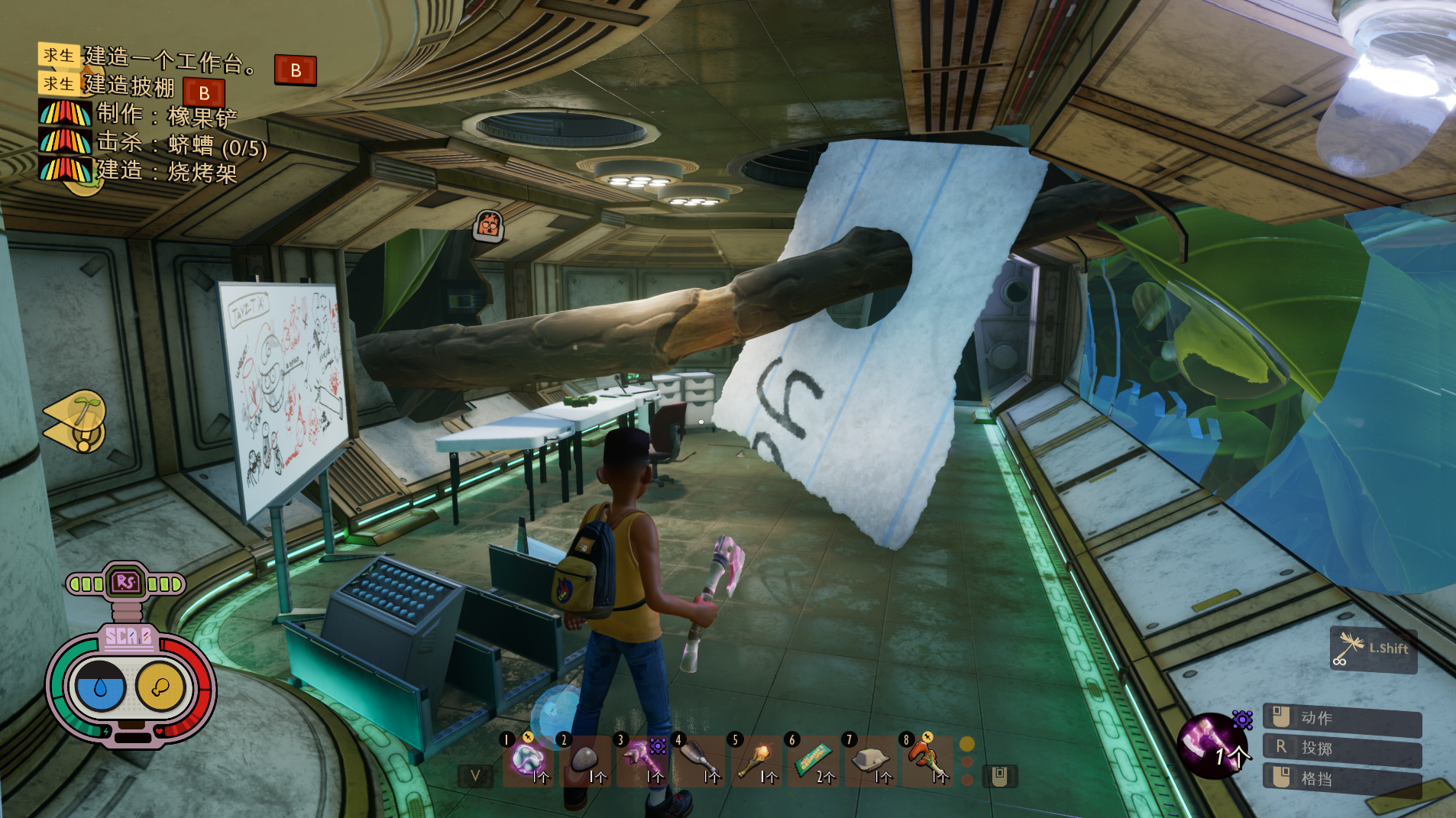
Task: Click the character portrait marker icon
Action: 488,226
